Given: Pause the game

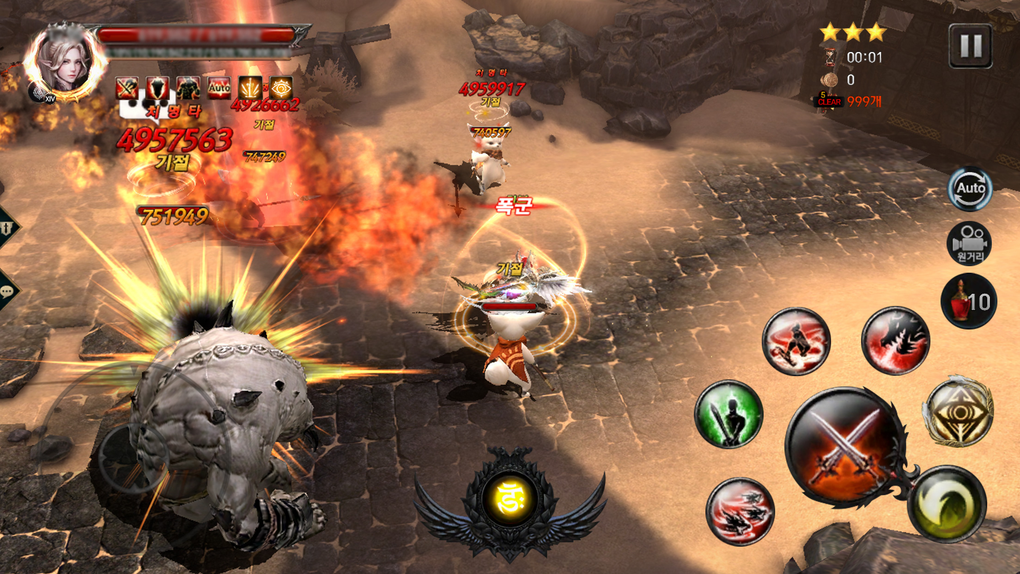Looking at the screenshot, I should (969, 45).
